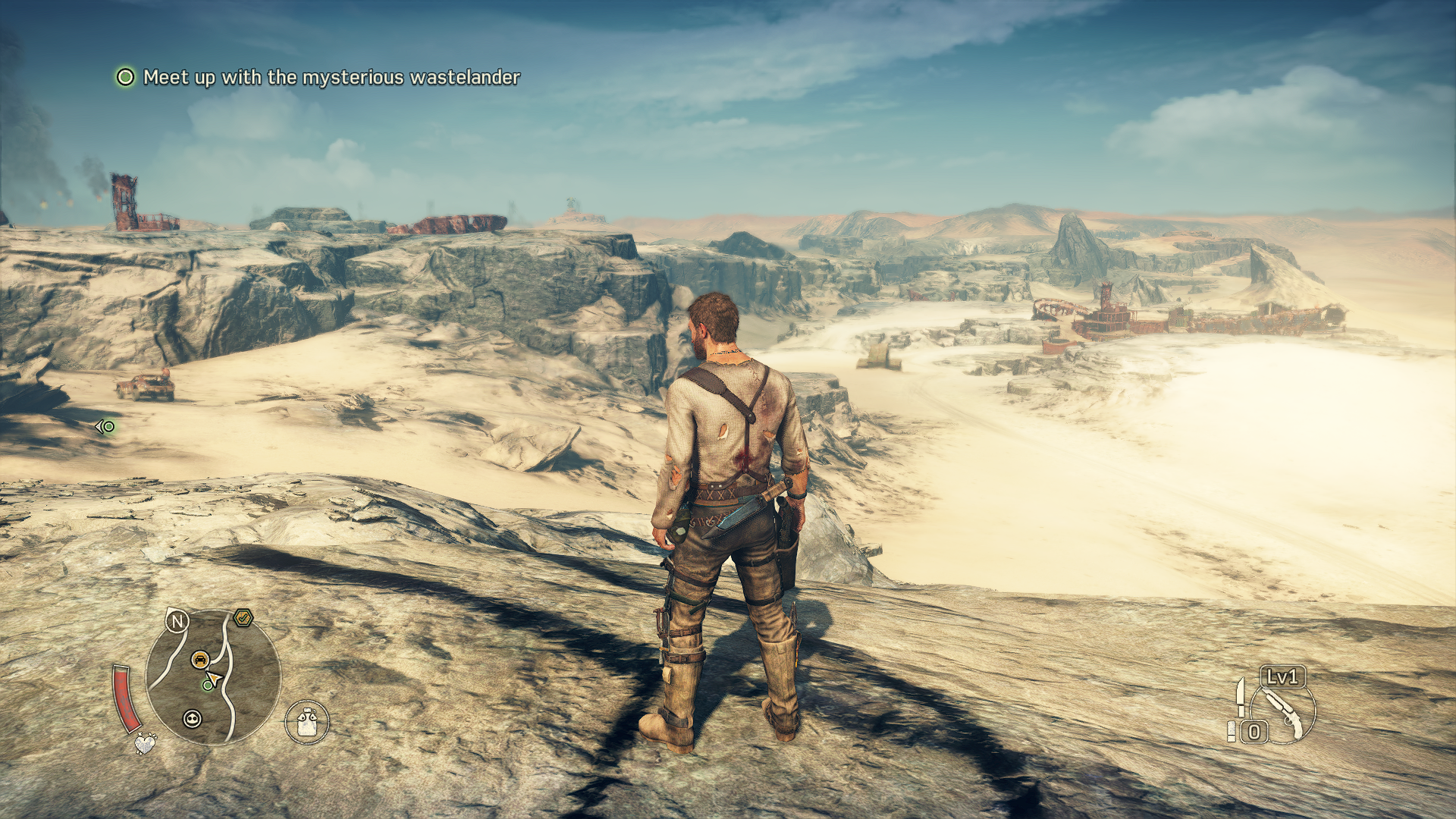1456x819 pixels.
Task: Use the water canteen icon
Action: point(307,721)
